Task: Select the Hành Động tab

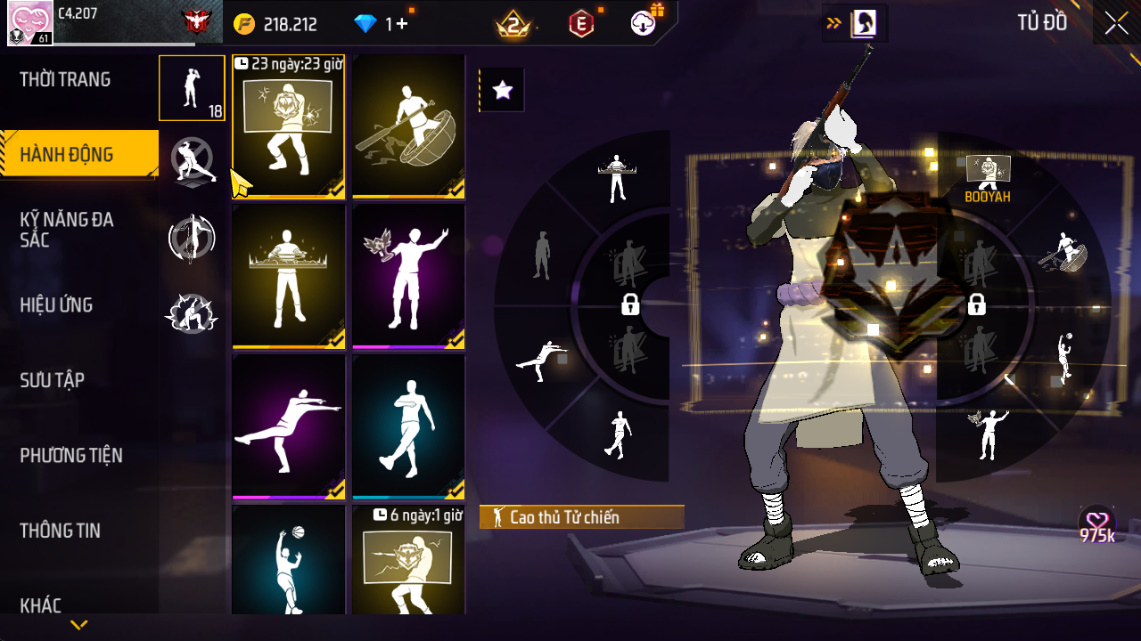Action: [66, 155]
